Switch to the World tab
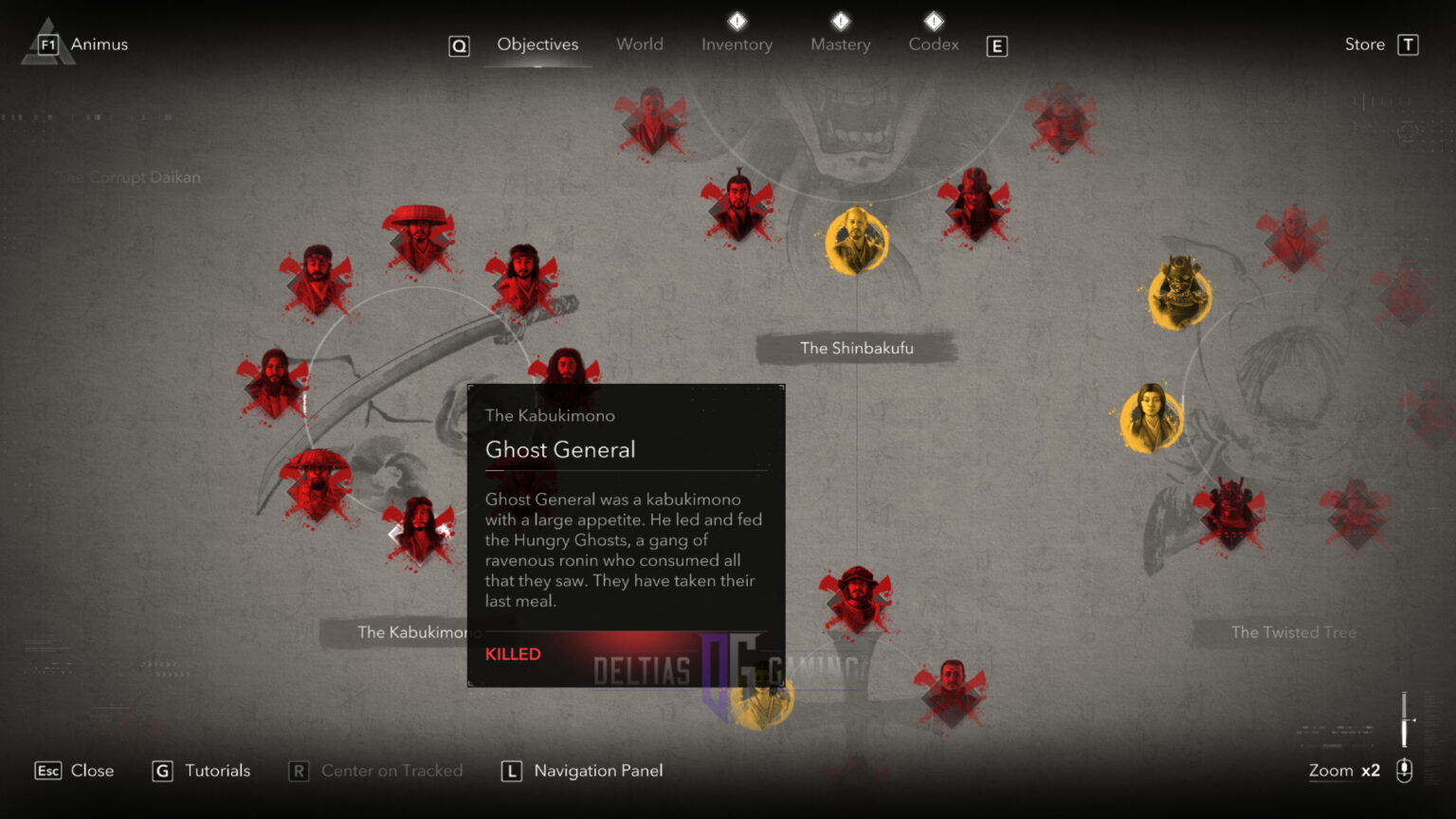 tap(640, 44)
